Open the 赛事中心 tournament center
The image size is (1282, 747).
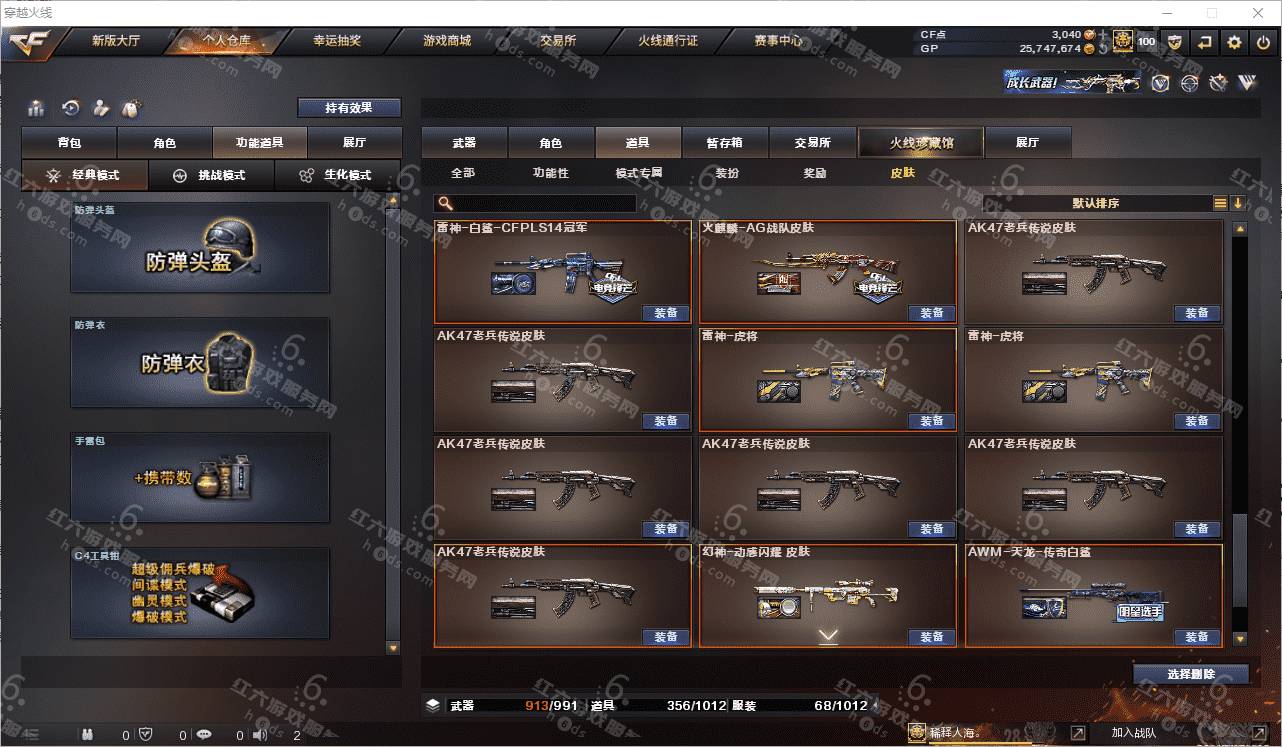778,41
